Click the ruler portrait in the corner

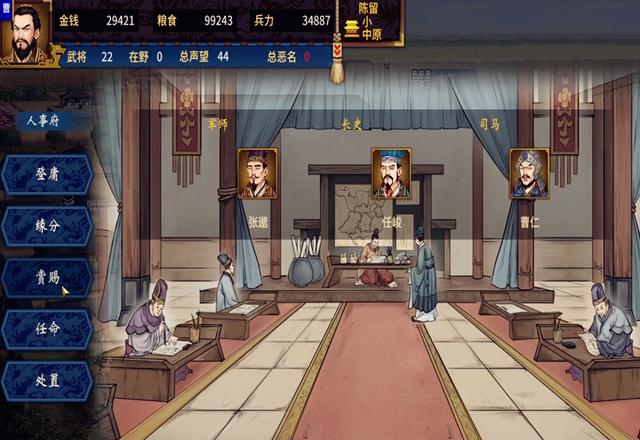pyautogui.click(x=25, y=34)
